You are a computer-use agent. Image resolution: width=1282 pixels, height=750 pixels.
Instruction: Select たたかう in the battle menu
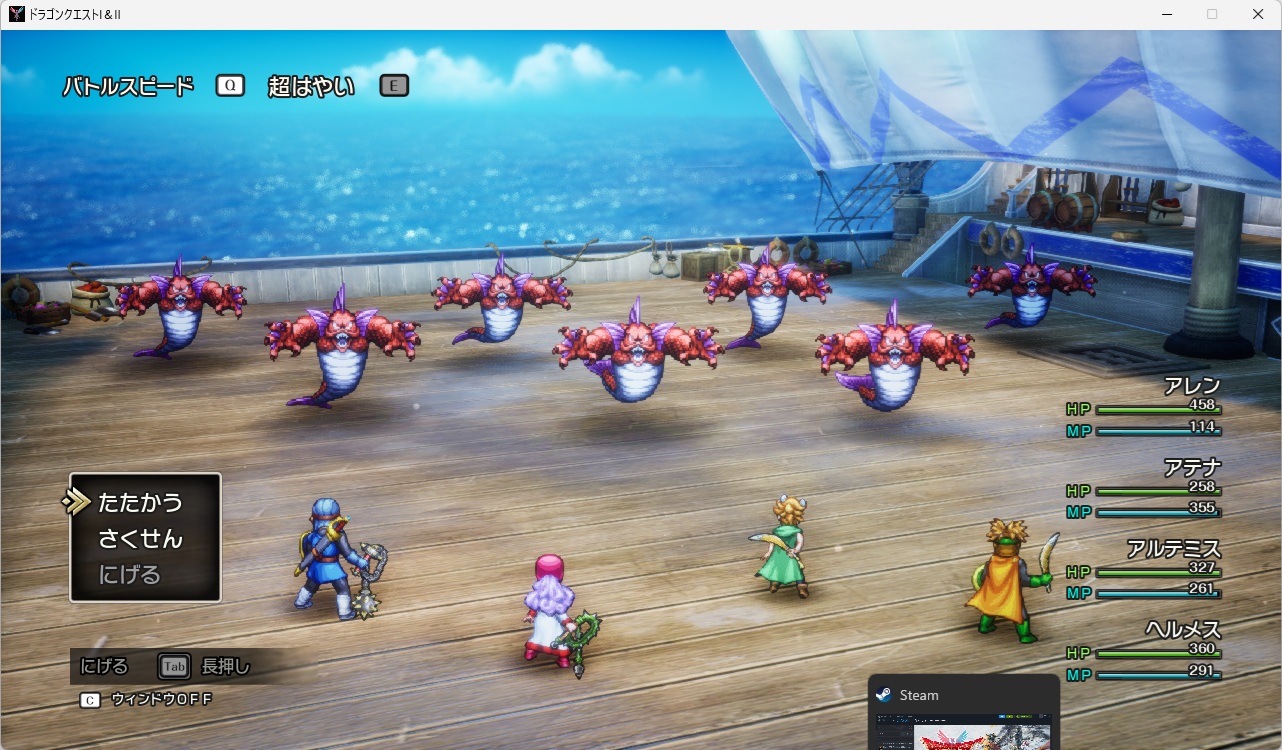click(x=141, y=502)
